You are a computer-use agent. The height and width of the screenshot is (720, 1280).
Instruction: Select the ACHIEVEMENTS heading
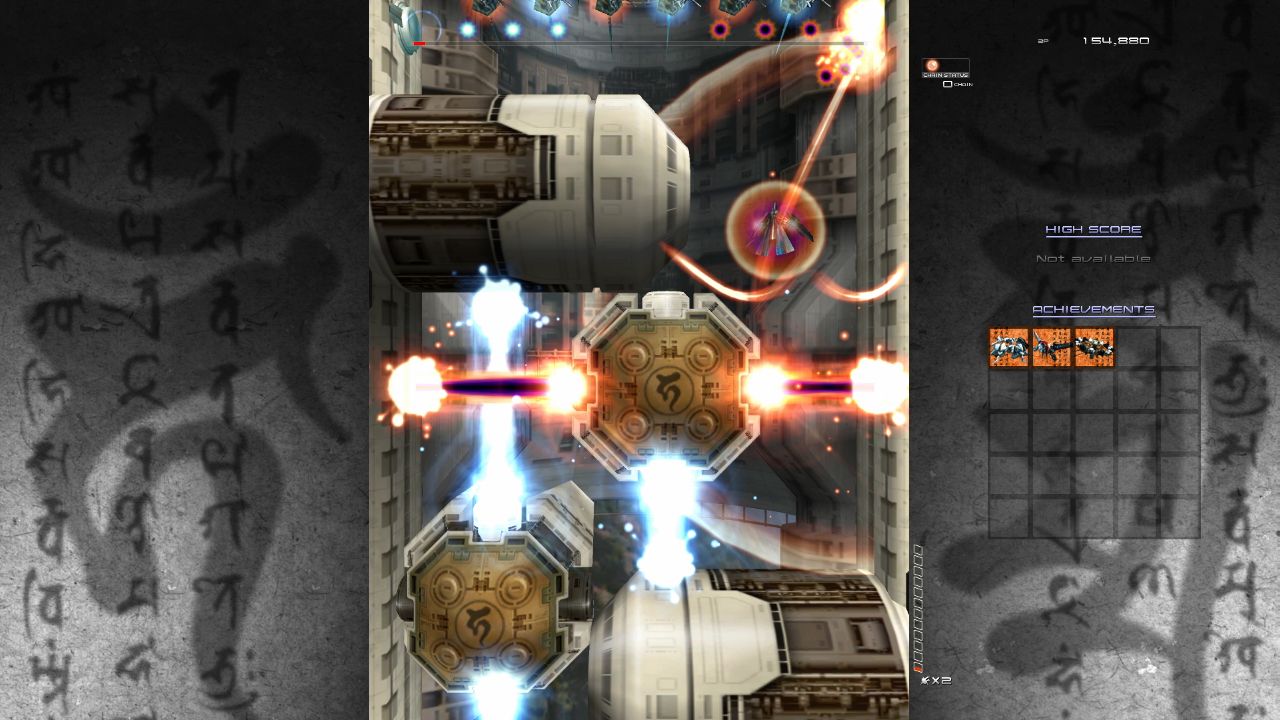click(1095, 311)
